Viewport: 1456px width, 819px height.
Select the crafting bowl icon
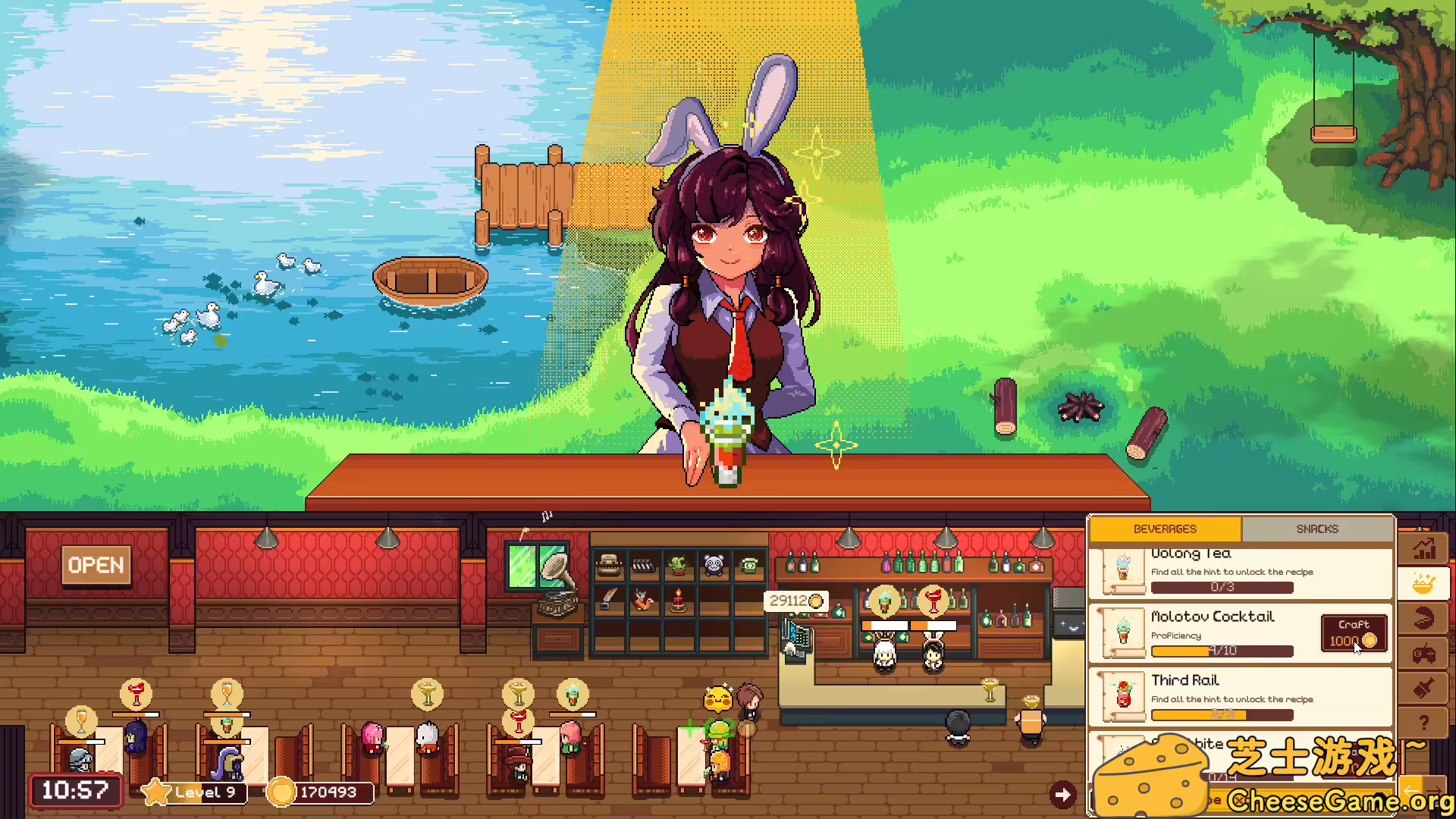point(1423,582)
